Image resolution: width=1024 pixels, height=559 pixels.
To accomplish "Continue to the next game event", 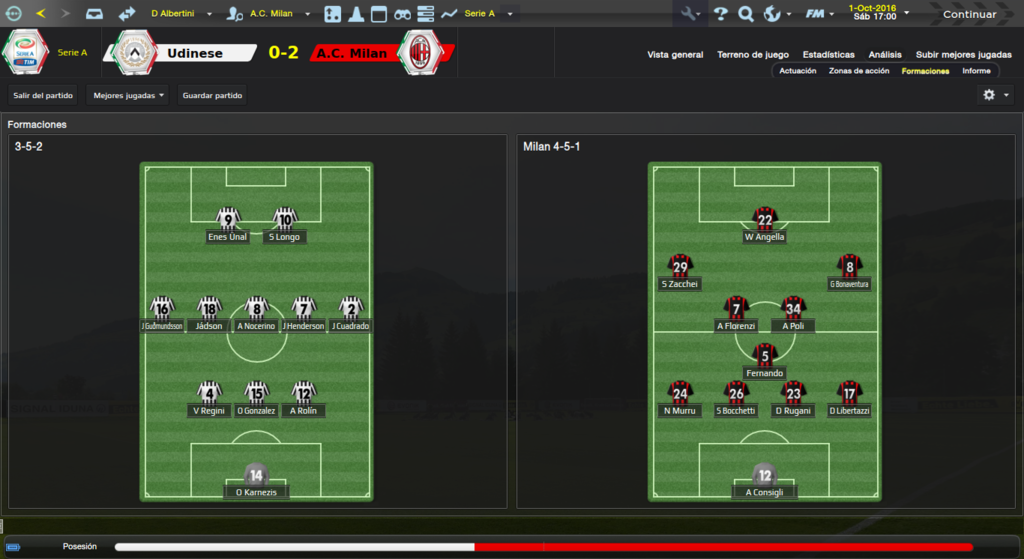I will point(968,14).
